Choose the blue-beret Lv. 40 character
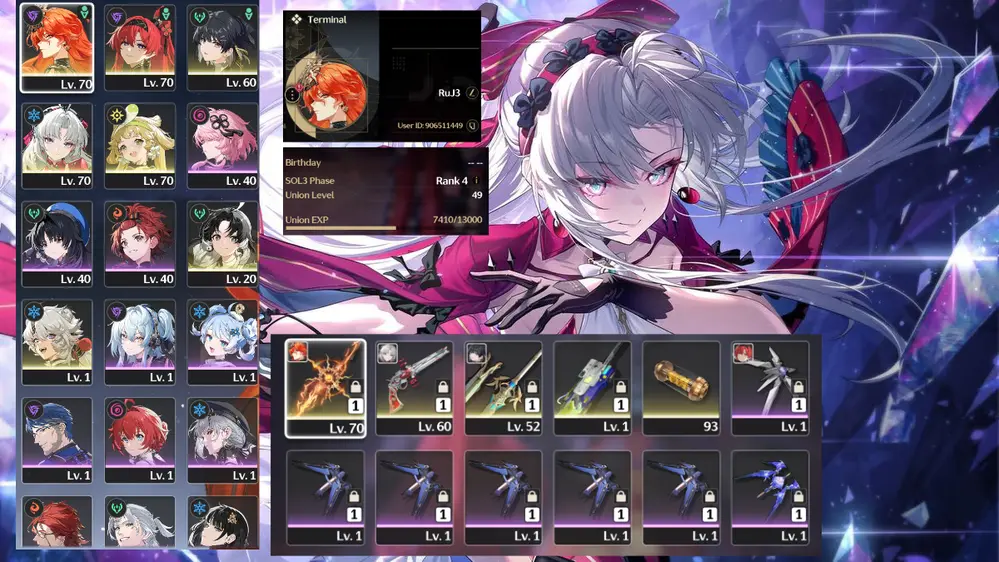This screenshot has width=999, height=562. point(56,244)
